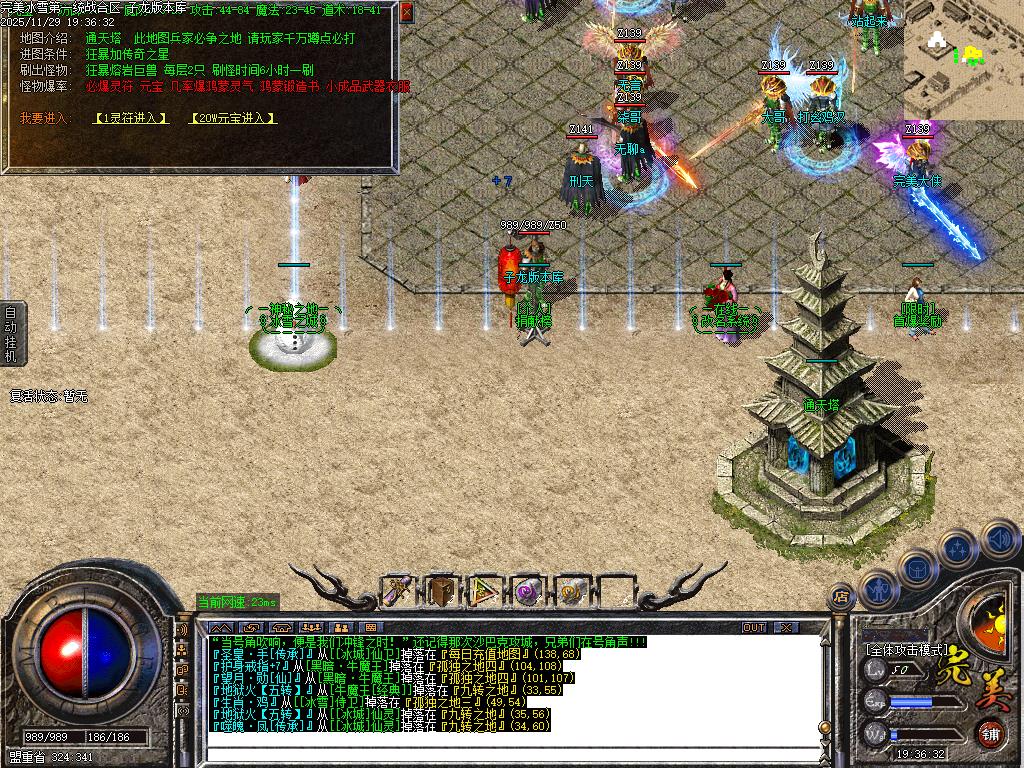Choose the 20W元宝进入 entry option
The height and width of the screenshot is (768, 1024).
click(232, 118)
